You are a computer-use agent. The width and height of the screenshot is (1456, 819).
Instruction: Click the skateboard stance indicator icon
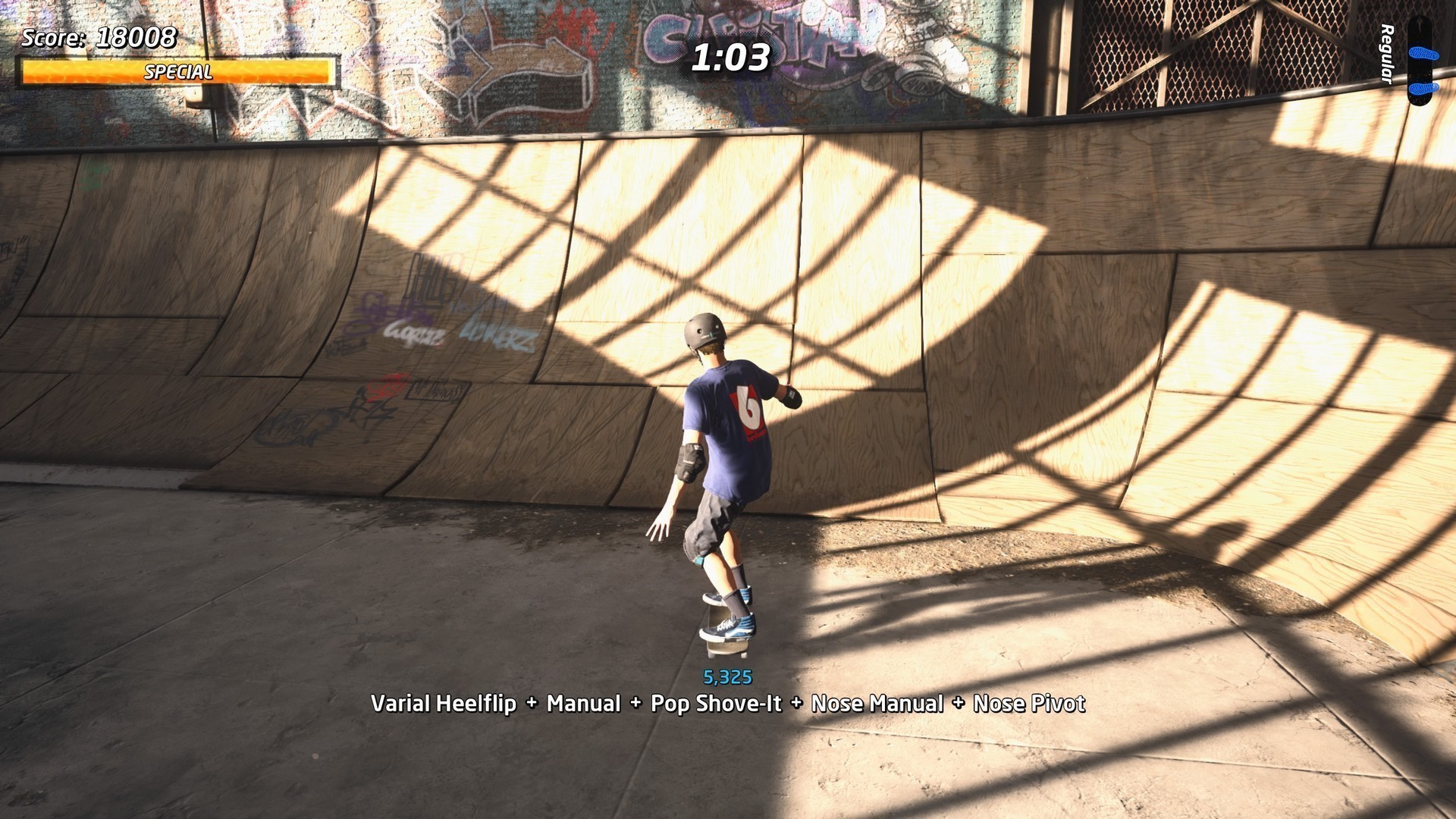coord(1419,62)
